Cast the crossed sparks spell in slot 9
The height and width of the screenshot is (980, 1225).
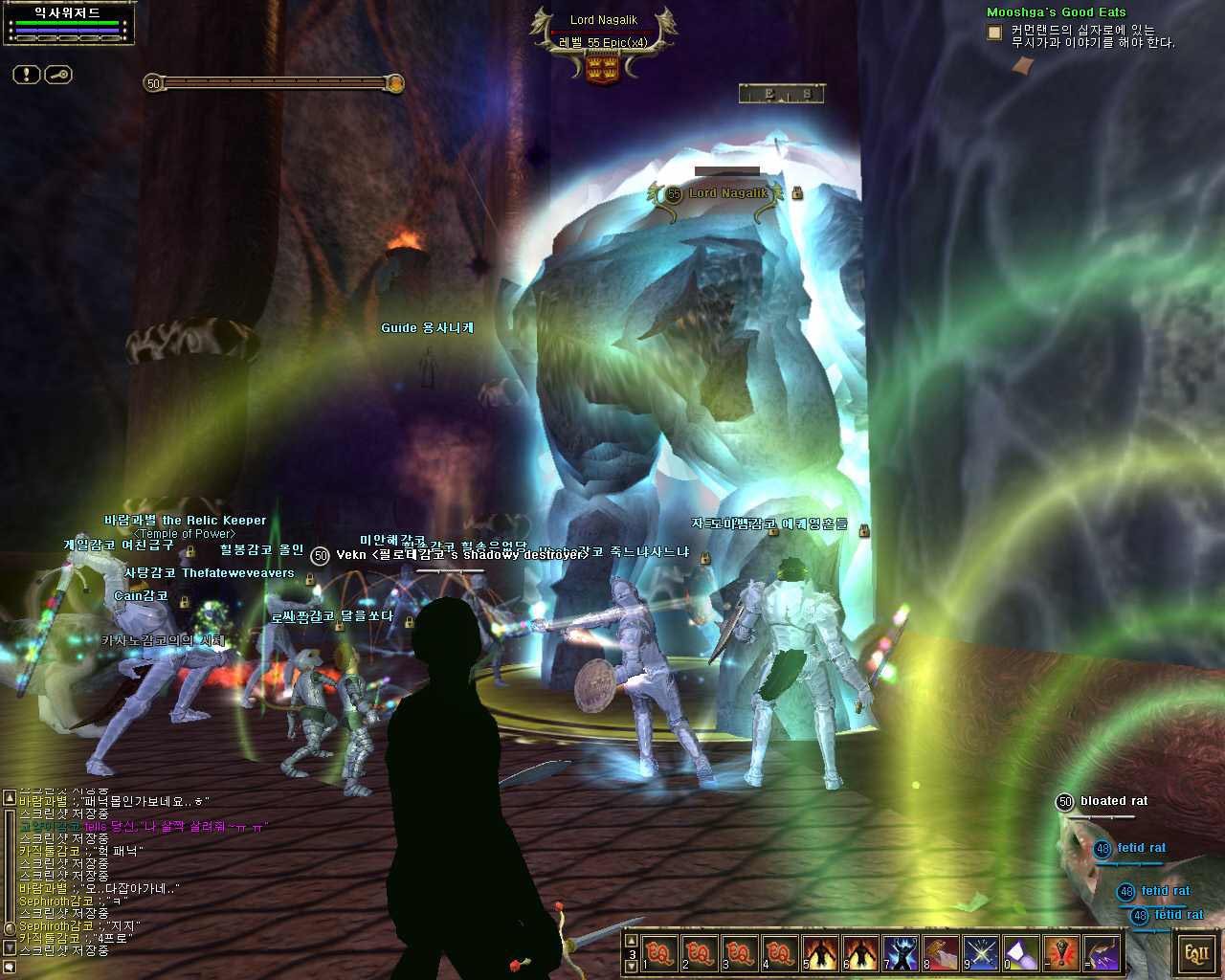[981, 954]
